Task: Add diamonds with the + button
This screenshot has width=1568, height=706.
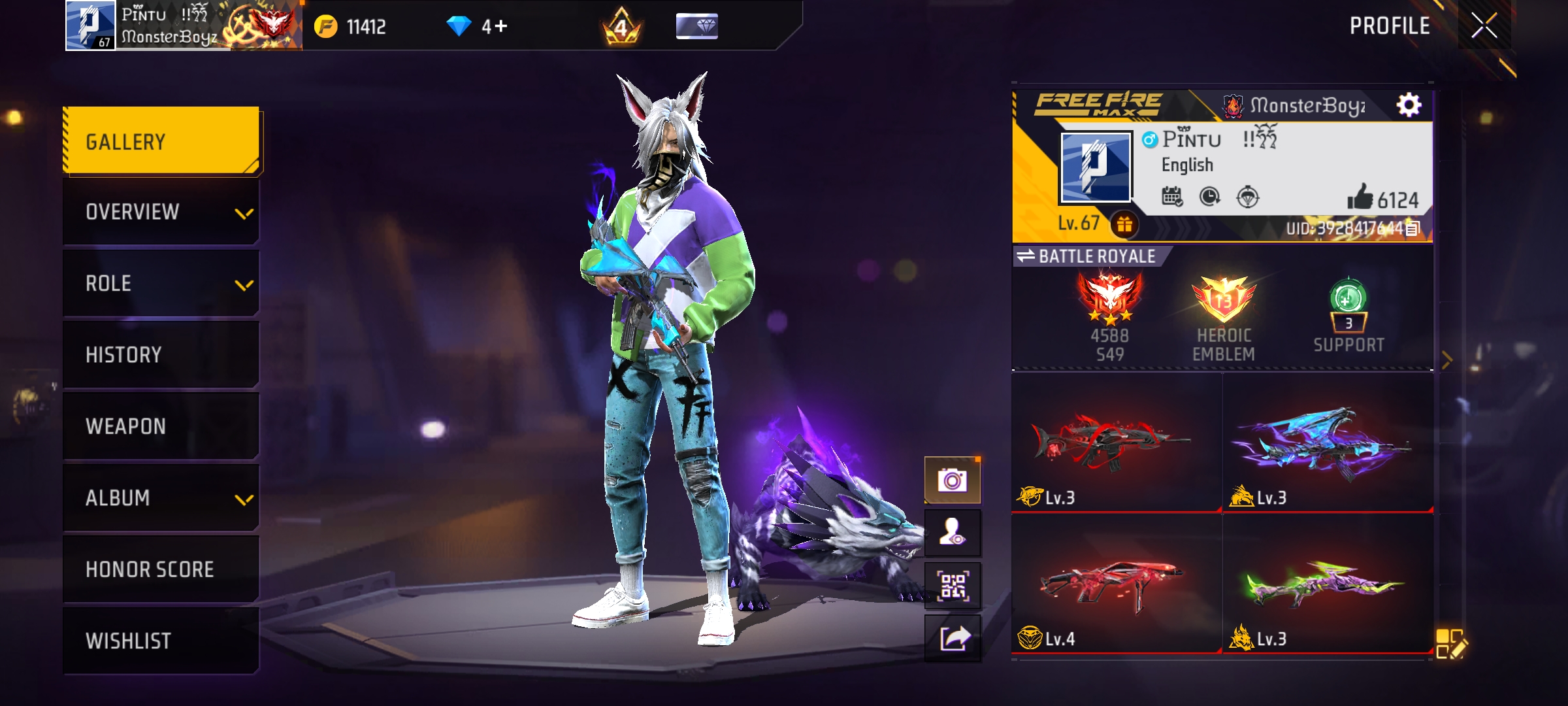Action: pos(500,26)
